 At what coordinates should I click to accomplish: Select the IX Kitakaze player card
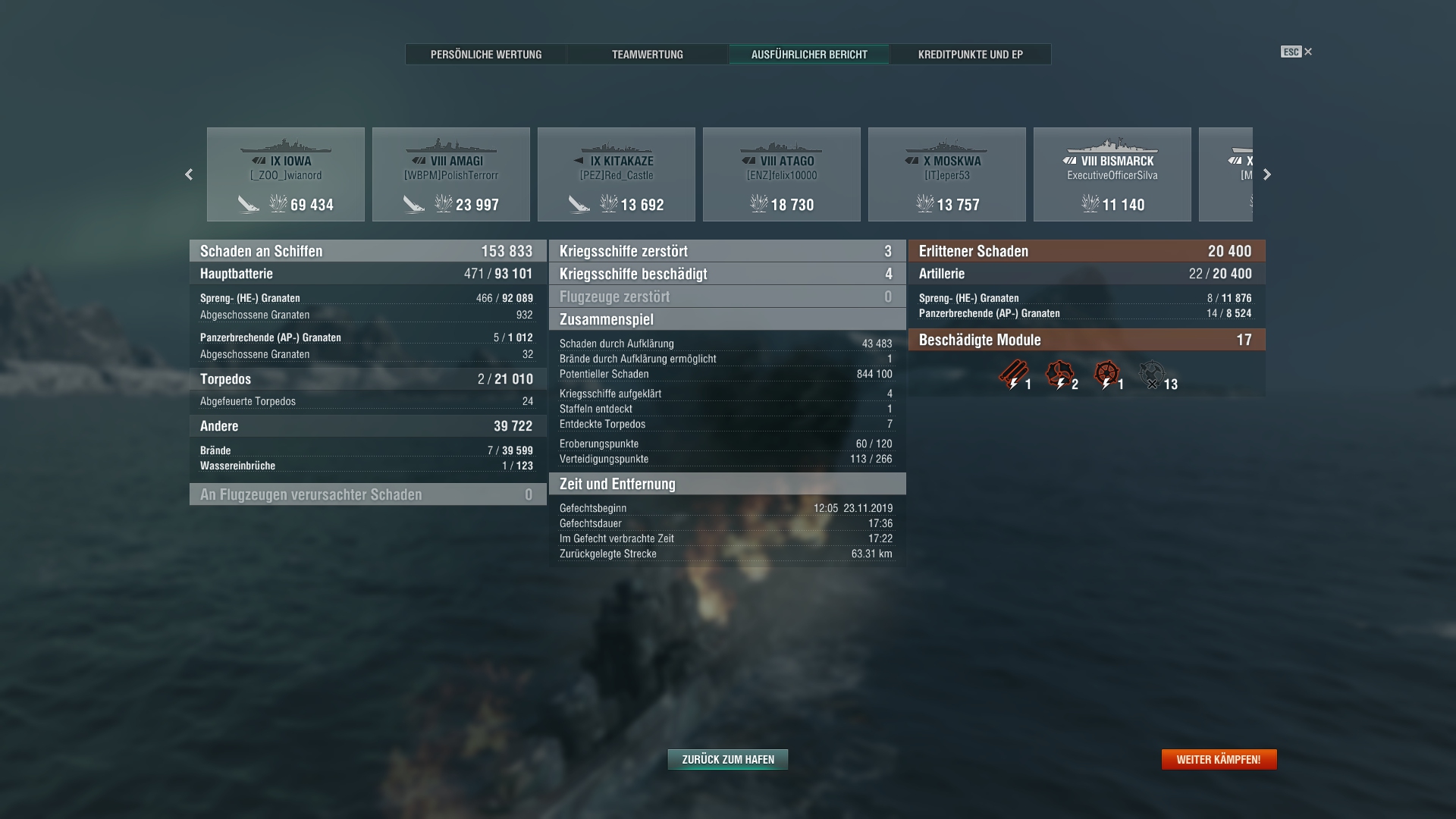(x=616, y=174)
